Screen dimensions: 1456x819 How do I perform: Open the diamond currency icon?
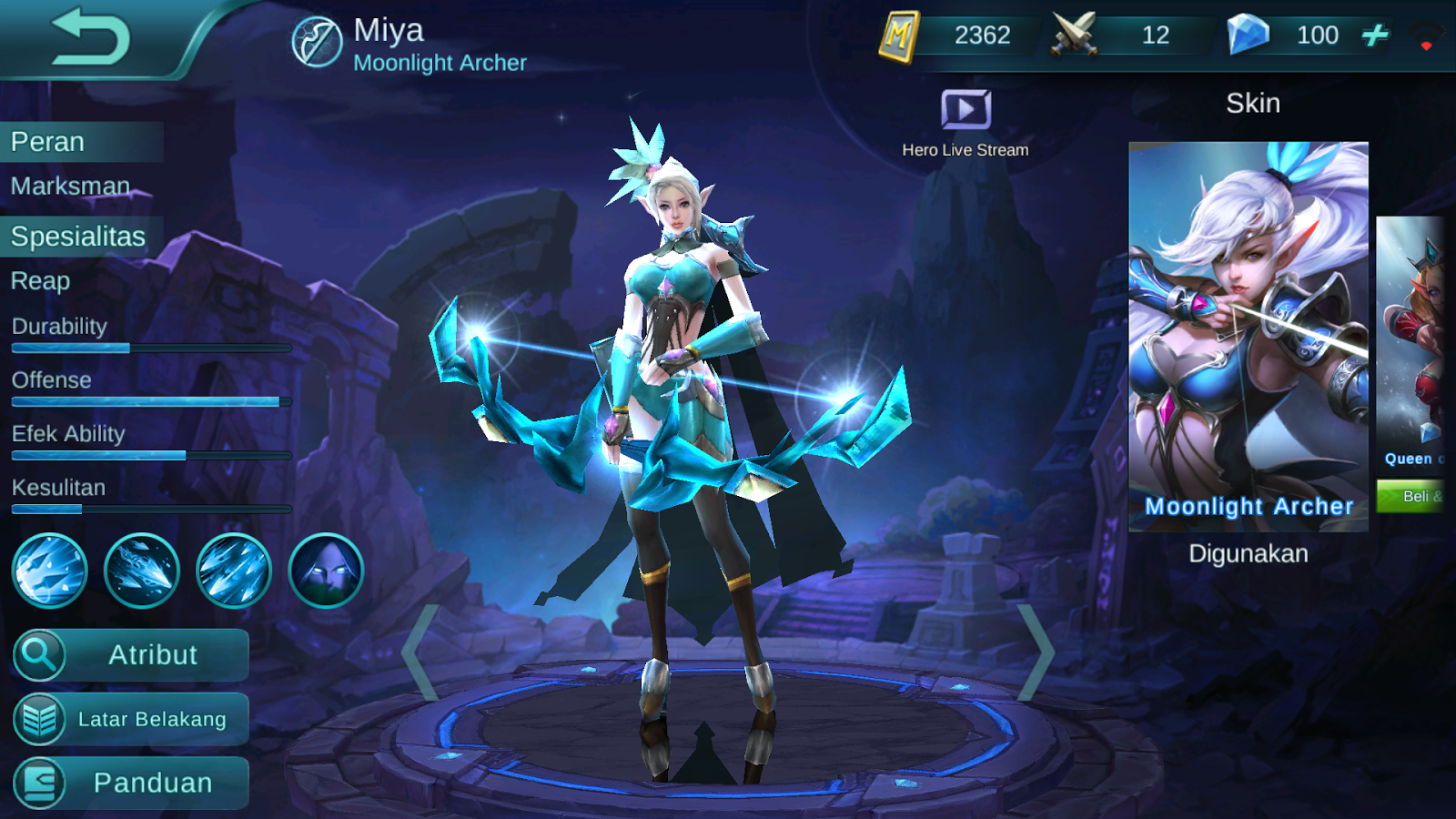tap(1249, 35)
